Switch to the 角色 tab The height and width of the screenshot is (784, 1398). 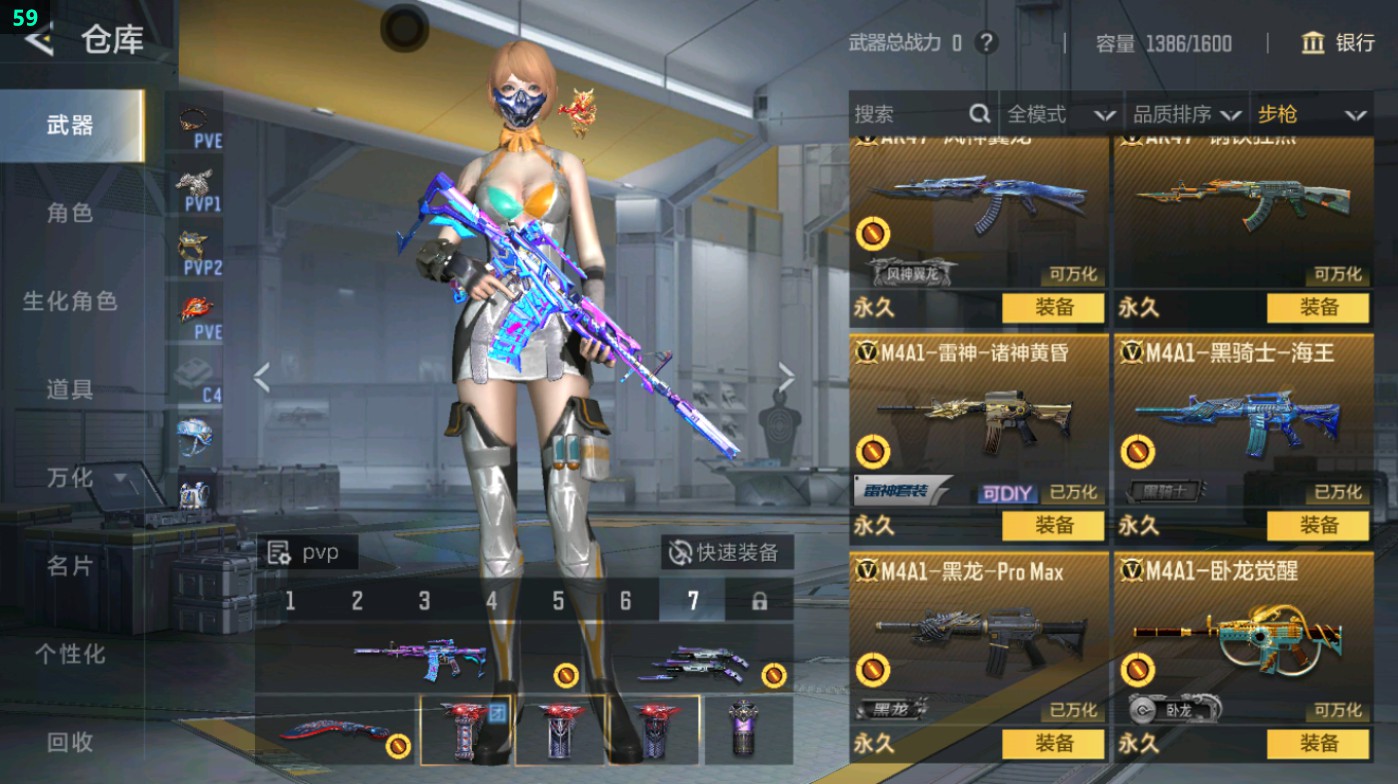pyautogui.click(x=70, y=213)
